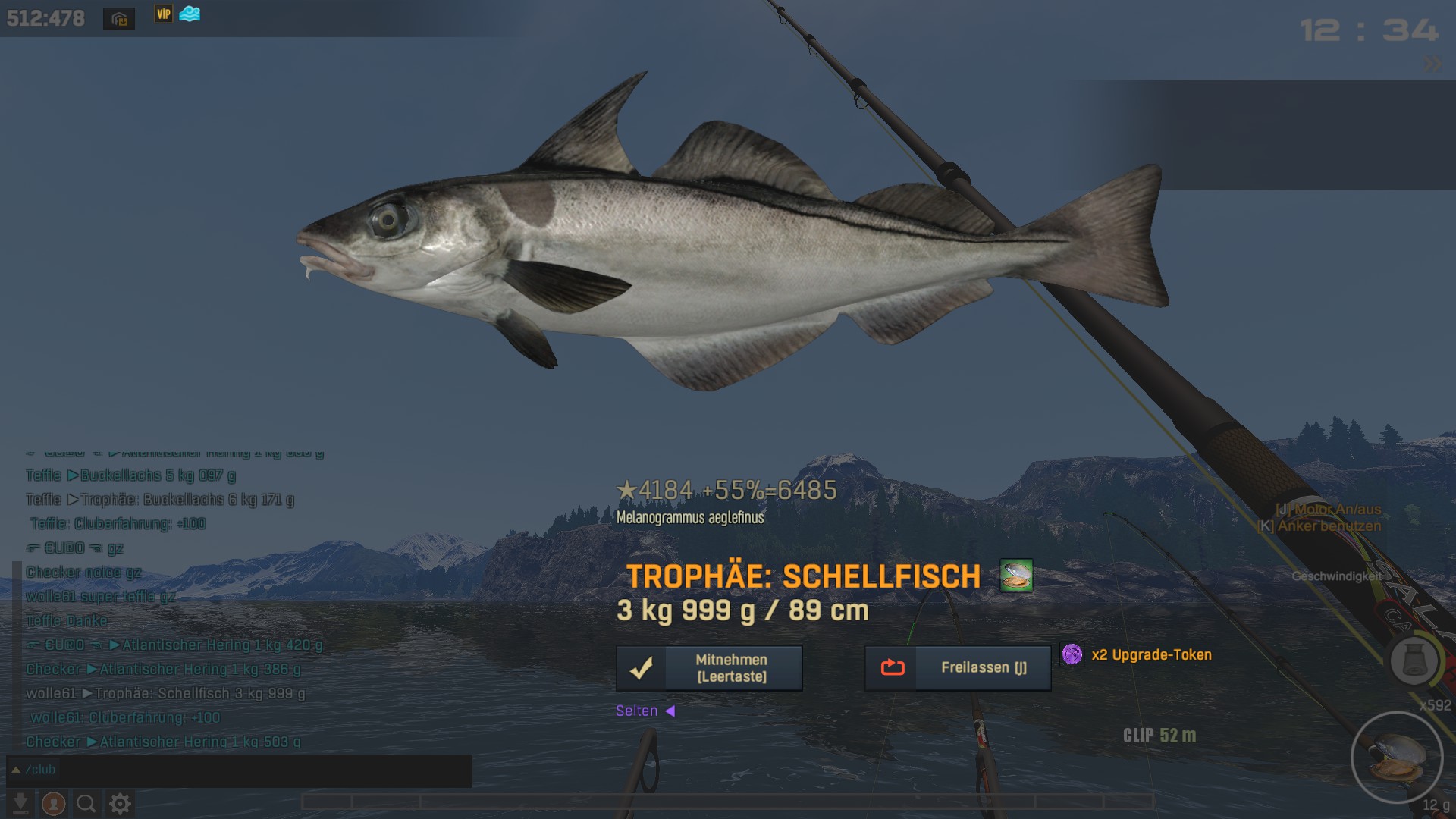Open the magnifying glass search
This screenshot has width=1456, height=819.
click(x=86, y=803)
